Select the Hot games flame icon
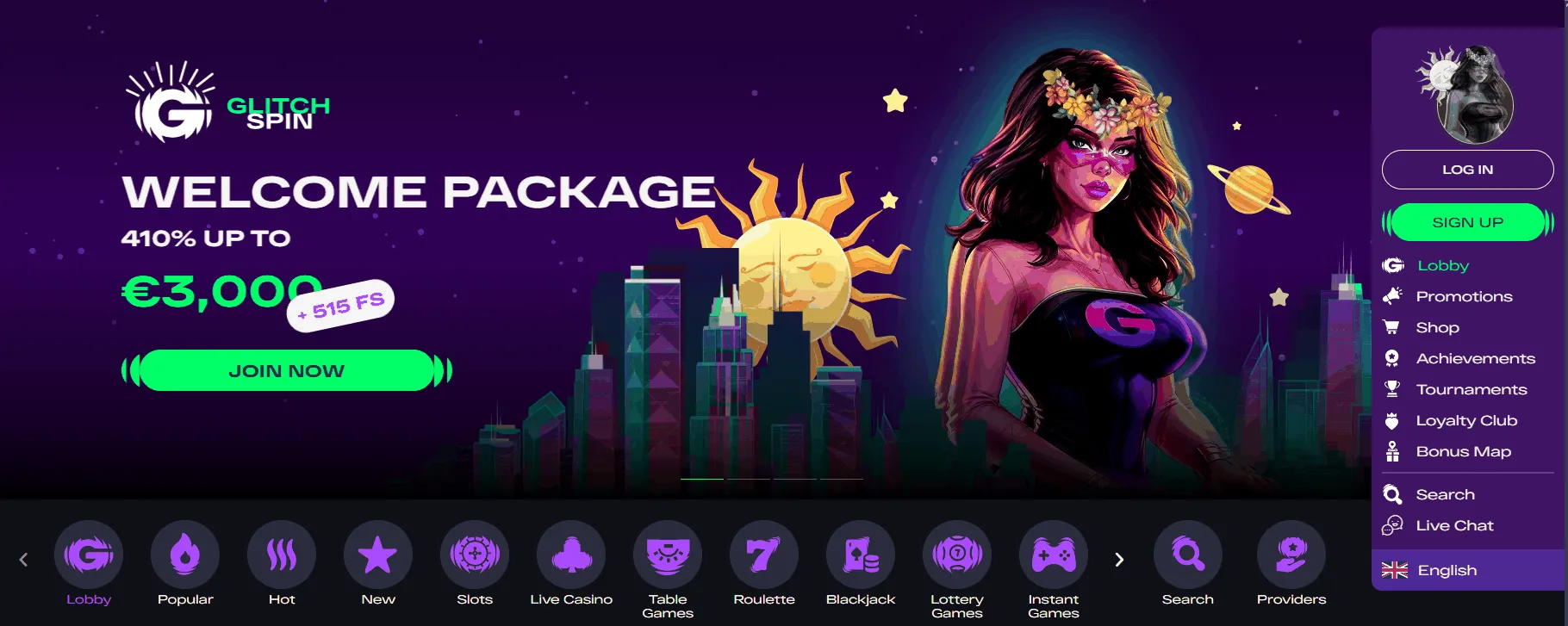 point(281,555)
